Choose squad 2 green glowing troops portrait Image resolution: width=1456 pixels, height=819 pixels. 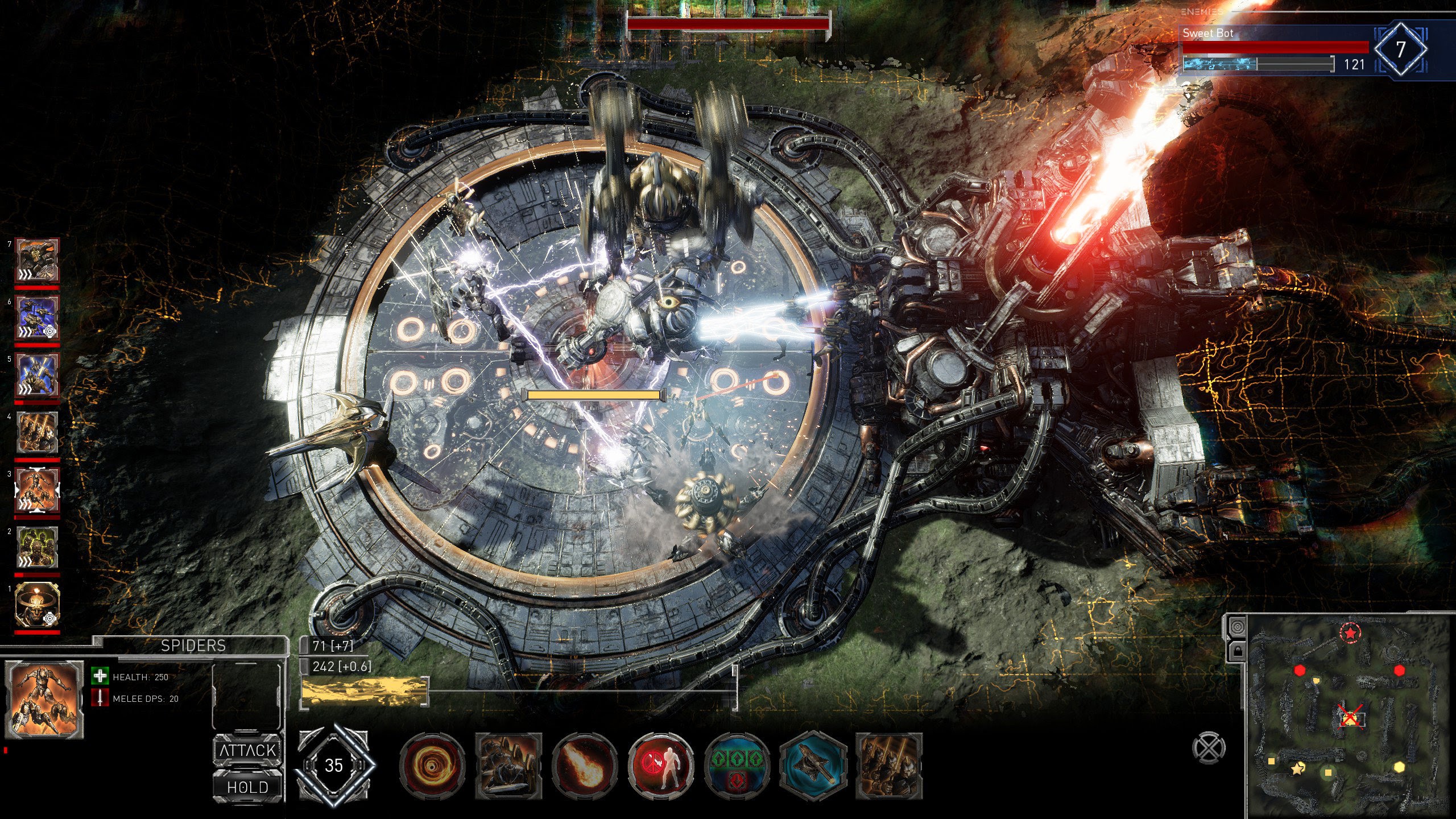tap(37, 548)
